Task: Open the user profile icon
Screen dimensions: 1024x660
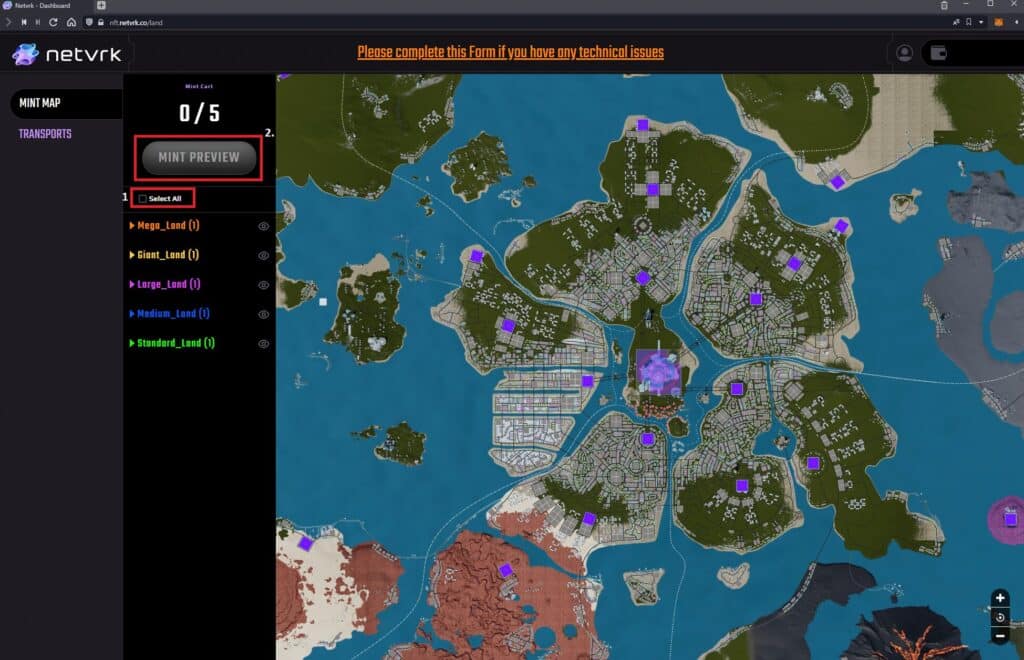Action: pos(905,53)
